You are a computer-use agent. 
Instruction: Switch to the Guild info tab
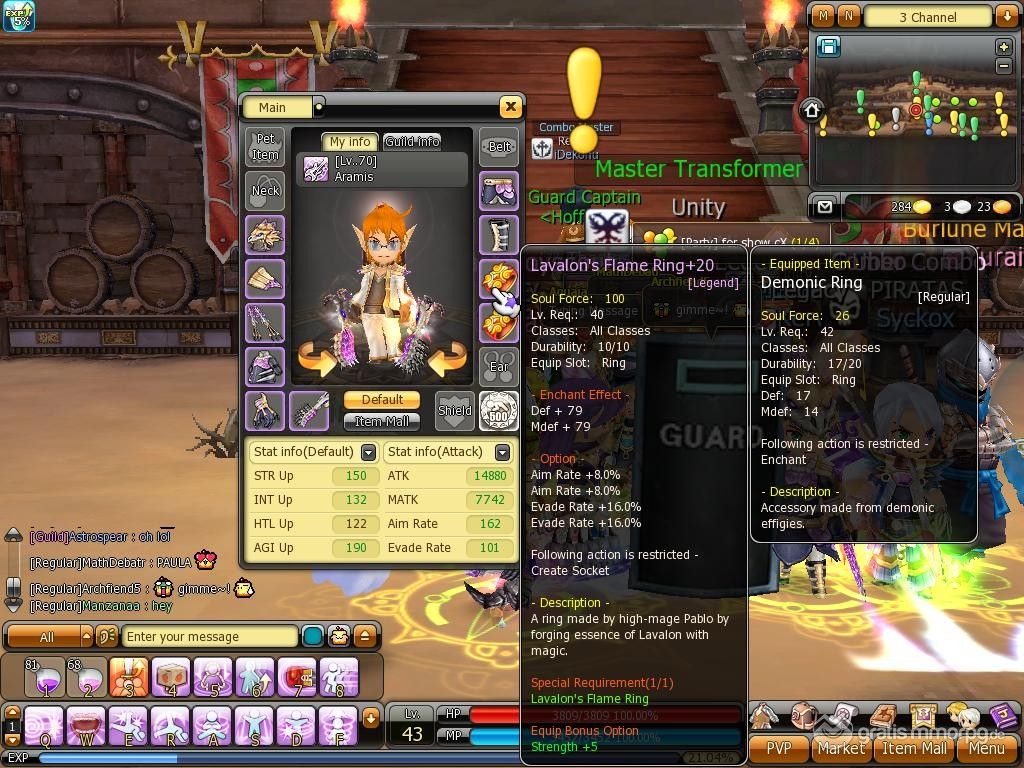click(x=412, y=142)
